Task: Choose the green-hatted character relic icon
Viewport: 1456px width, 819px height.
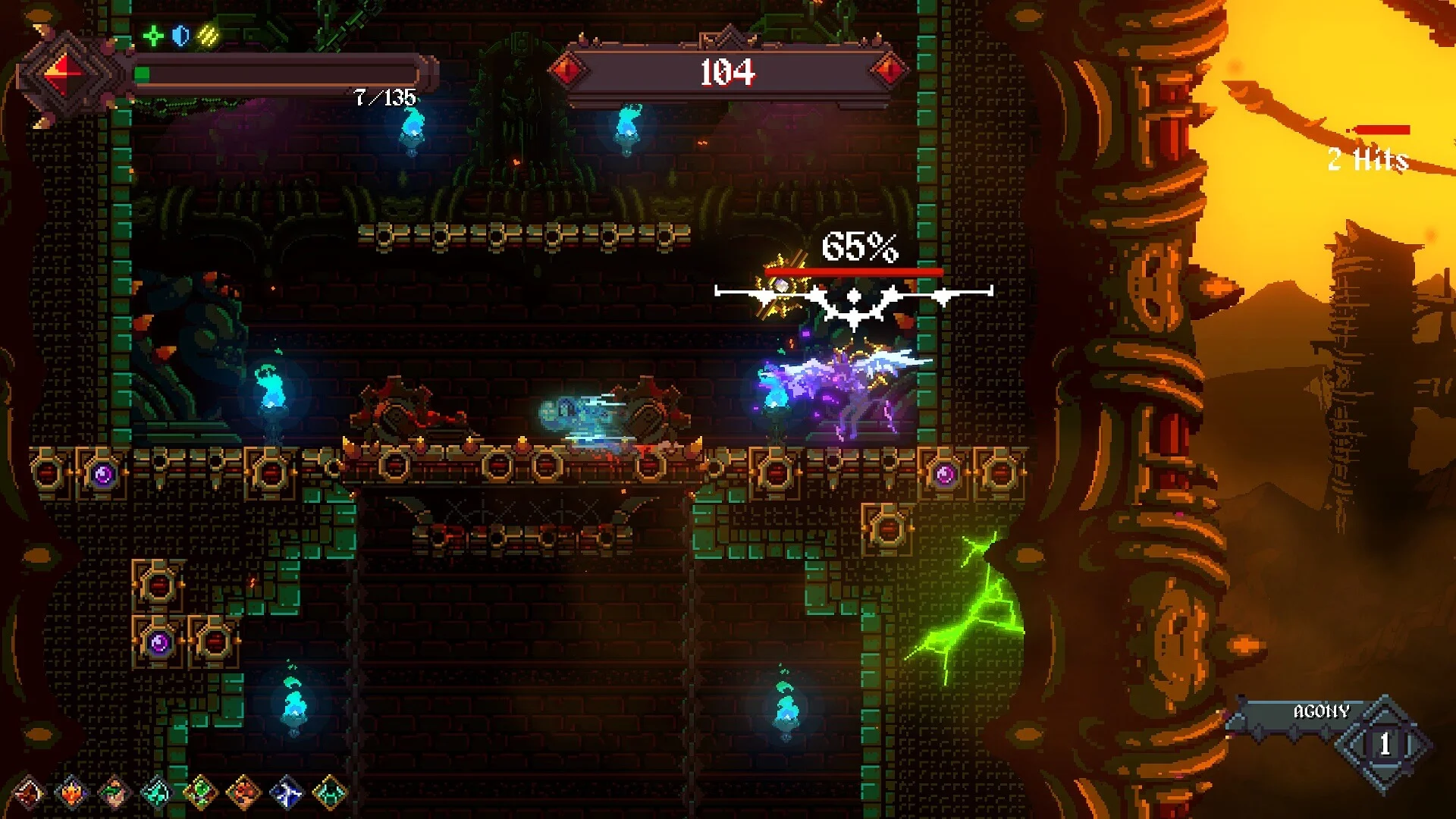Action: click(115, 793)
